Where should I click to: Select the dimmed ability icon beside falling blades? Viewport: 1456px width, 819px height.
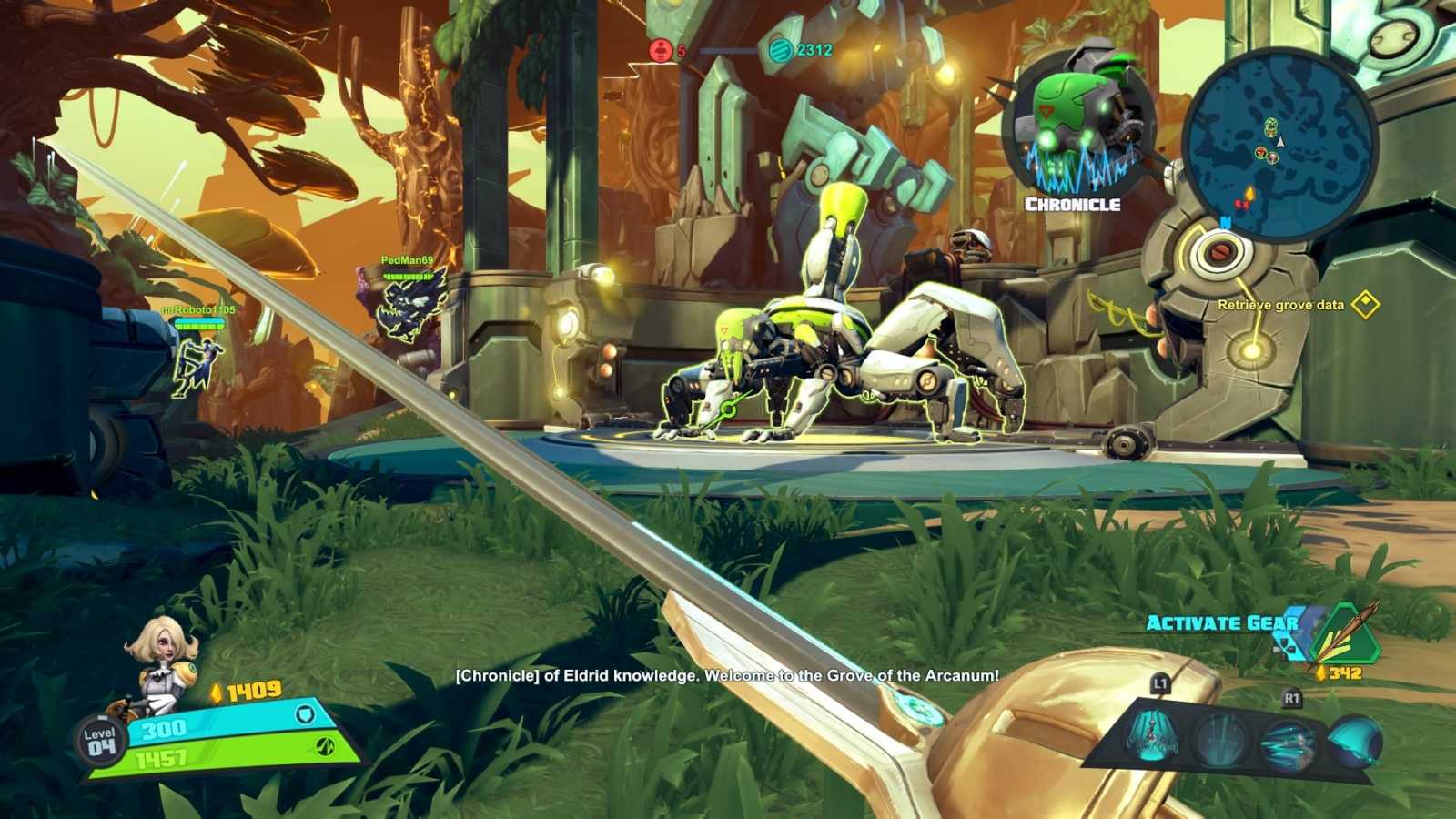1219,737
